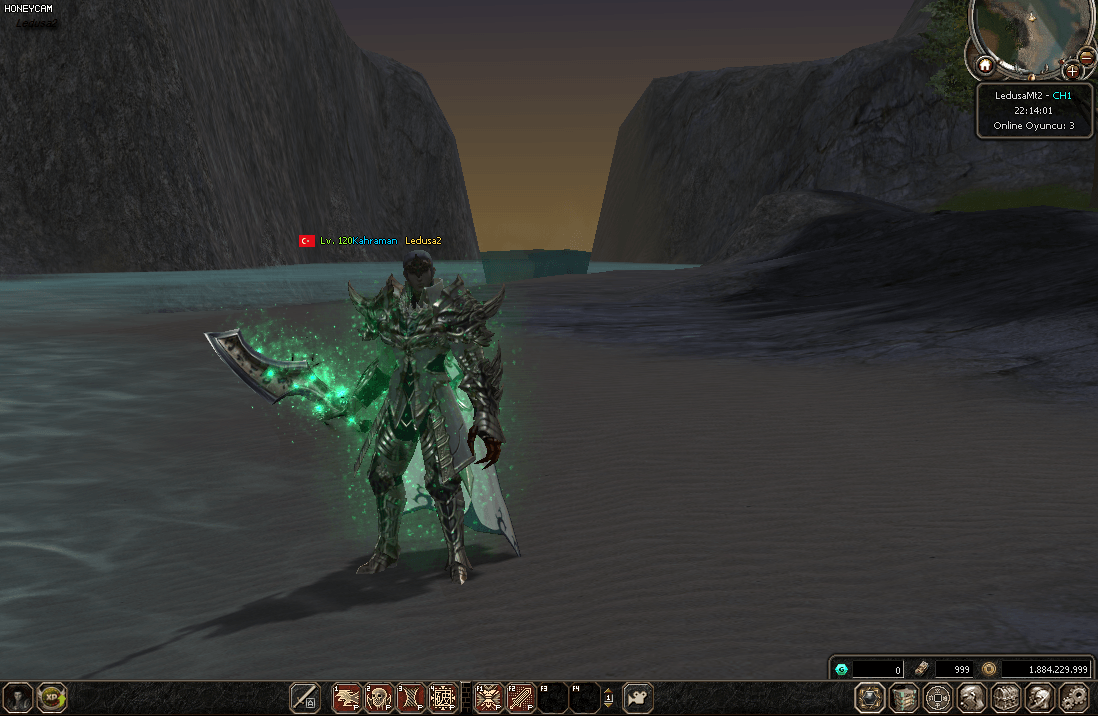Click the ancient coin icon button
The width and height of the screenshot is (1098, 716).
pyautogui.click(x=938, y=698)
